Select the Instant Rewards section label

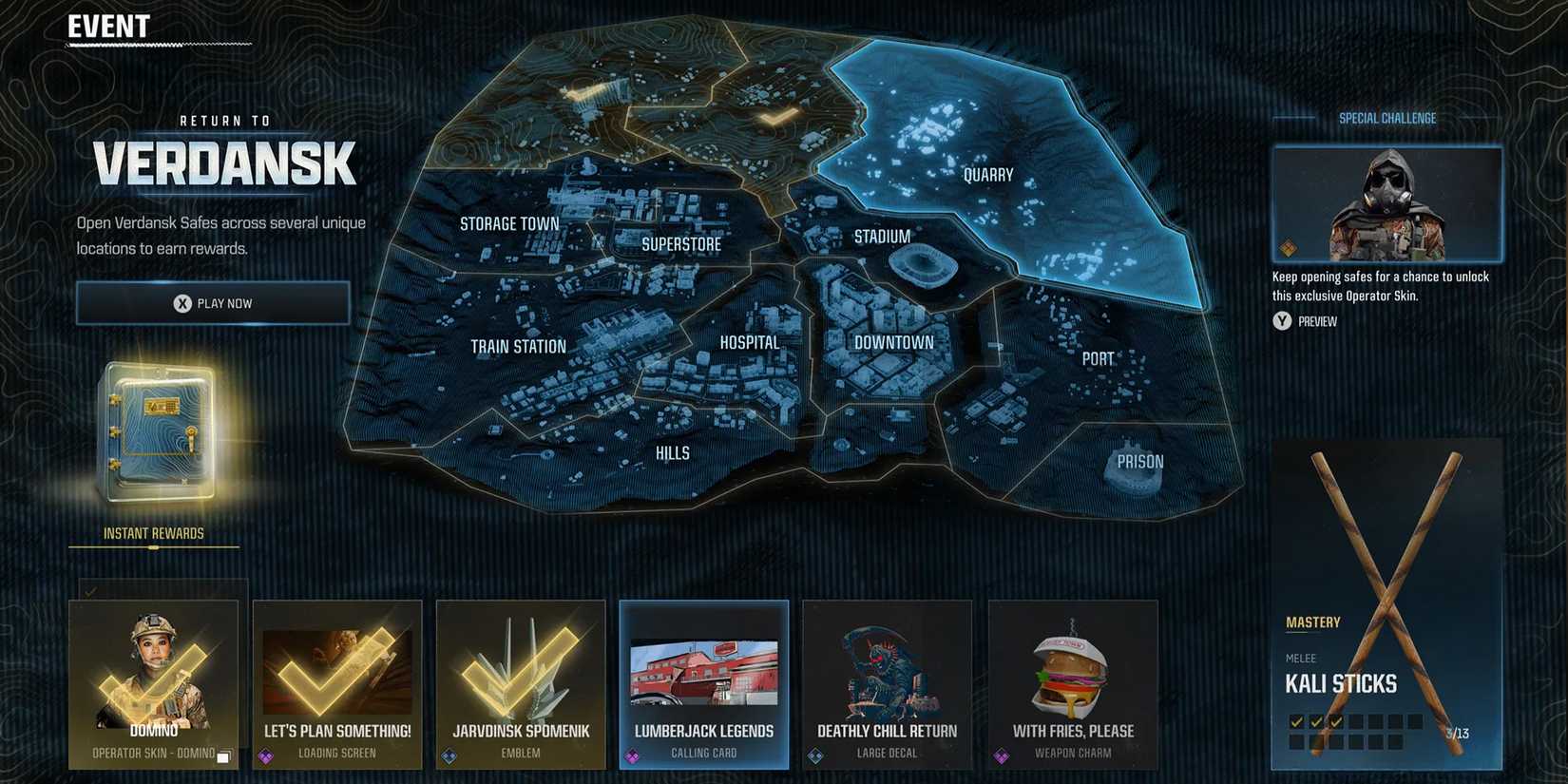pos(153,533)
